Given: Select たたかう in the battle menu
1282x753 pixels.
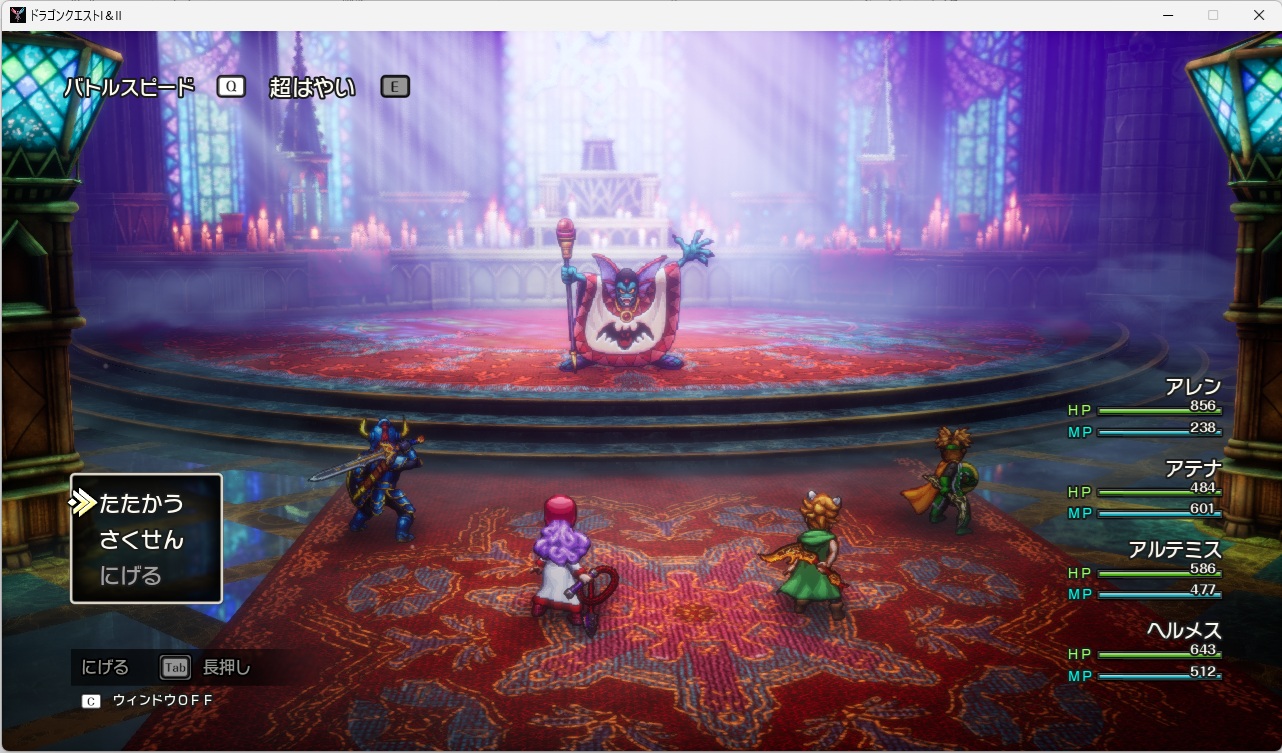Looking at the screenshot, I should pyautogui.click(x=141, y=503).
